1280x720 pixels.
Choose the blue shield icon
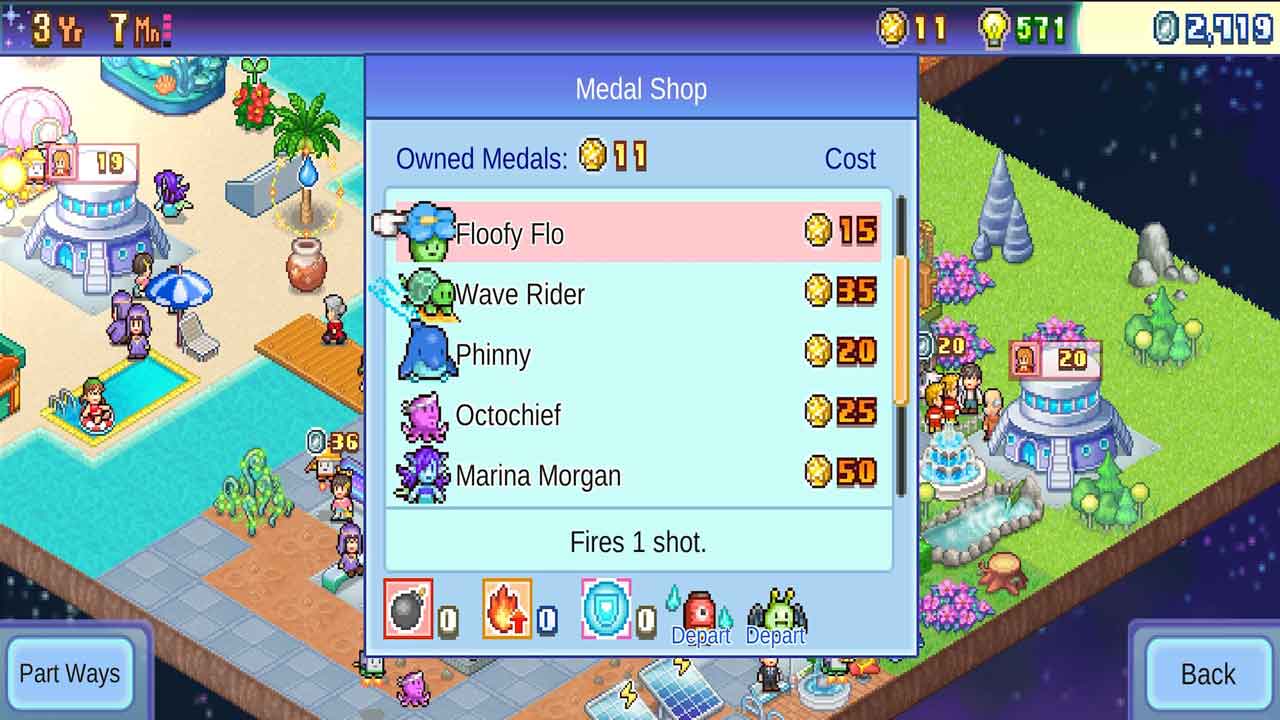tap(606, 608)
